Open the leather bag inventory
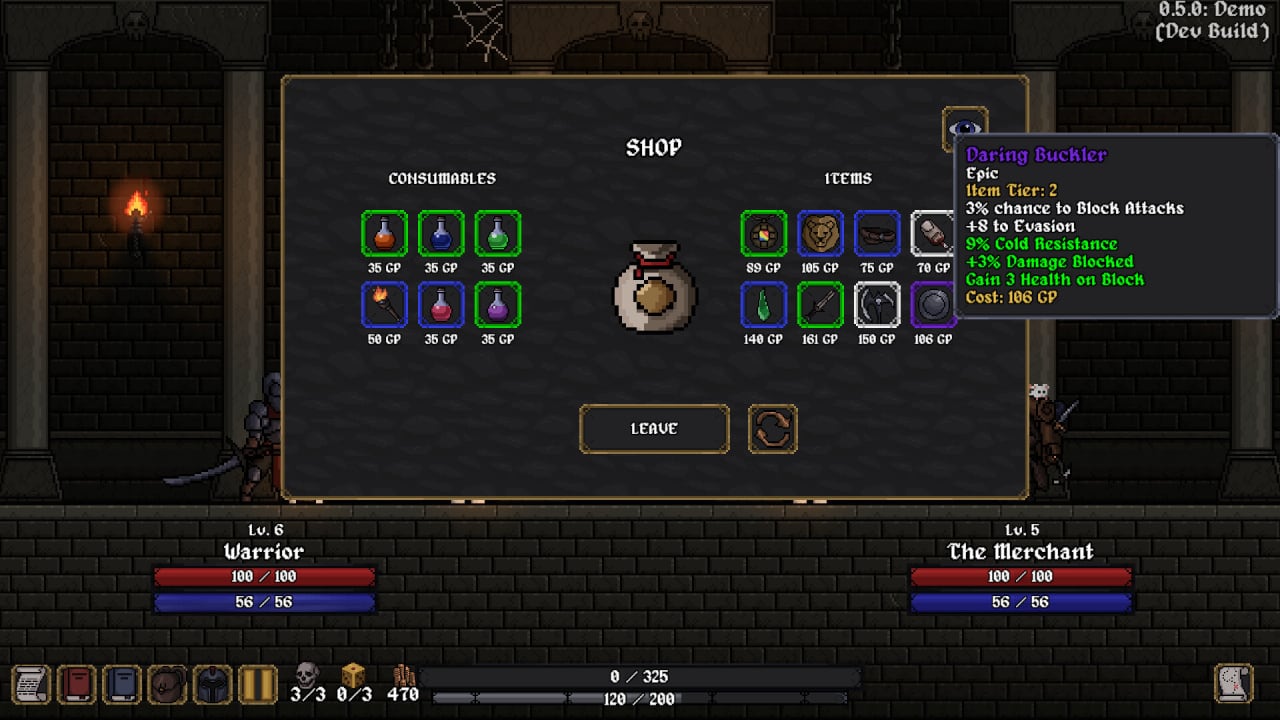This screenshot has width=1280, height=720. coord(168,684)
